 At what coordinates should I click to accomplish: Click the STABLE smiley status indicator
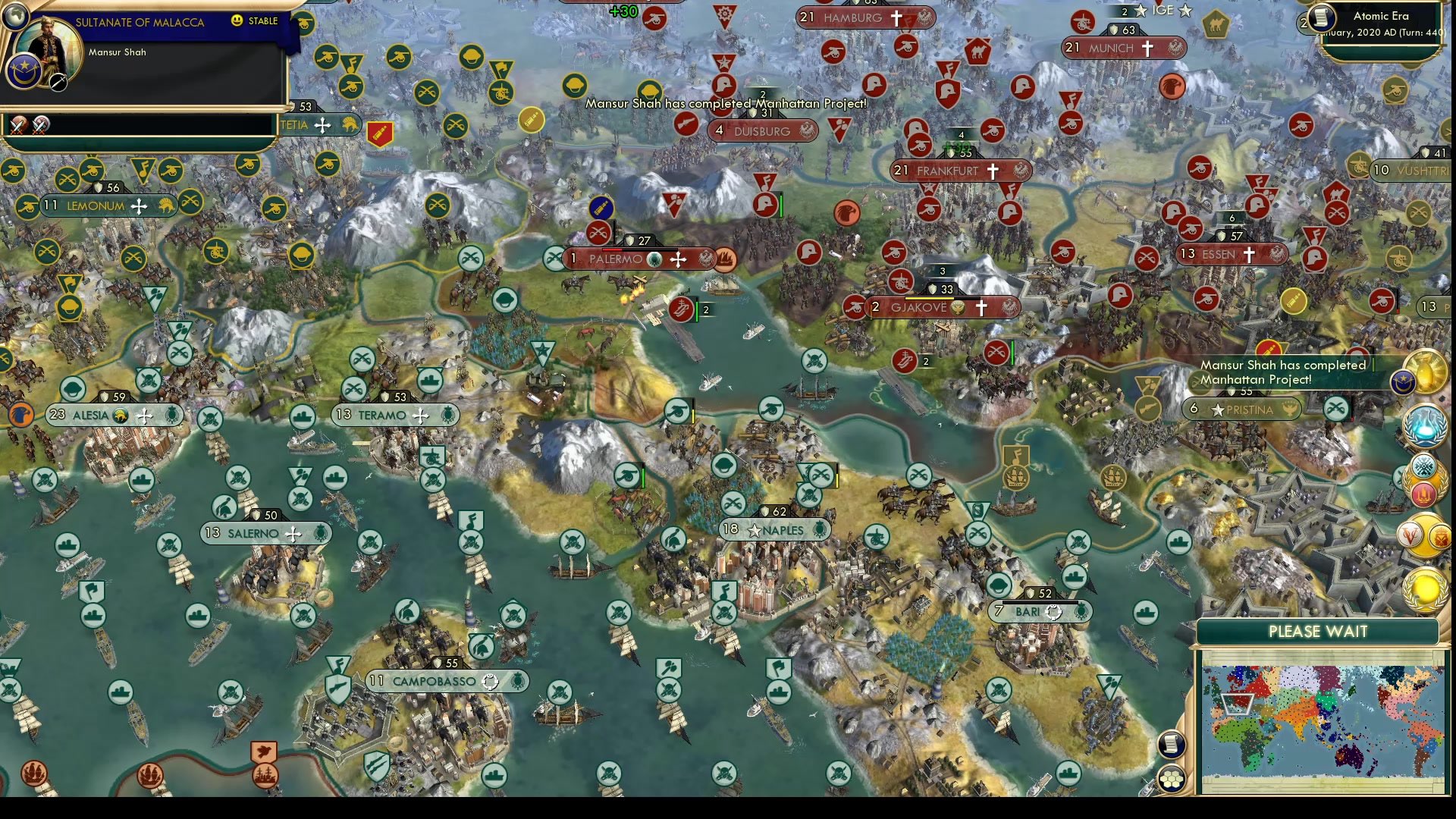(237, 20)
